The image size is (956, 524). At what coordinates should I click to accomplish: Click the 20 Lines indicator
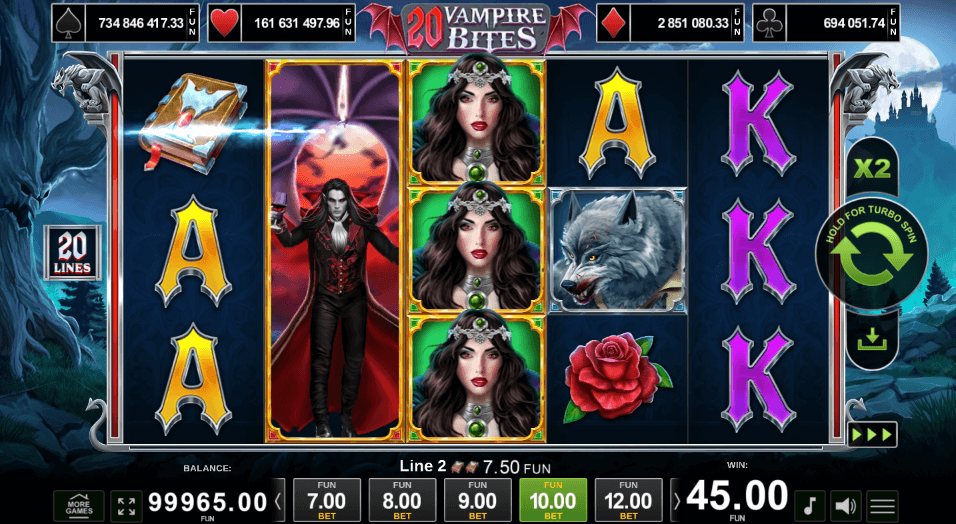pyautogui.click(x=70, y=252)
